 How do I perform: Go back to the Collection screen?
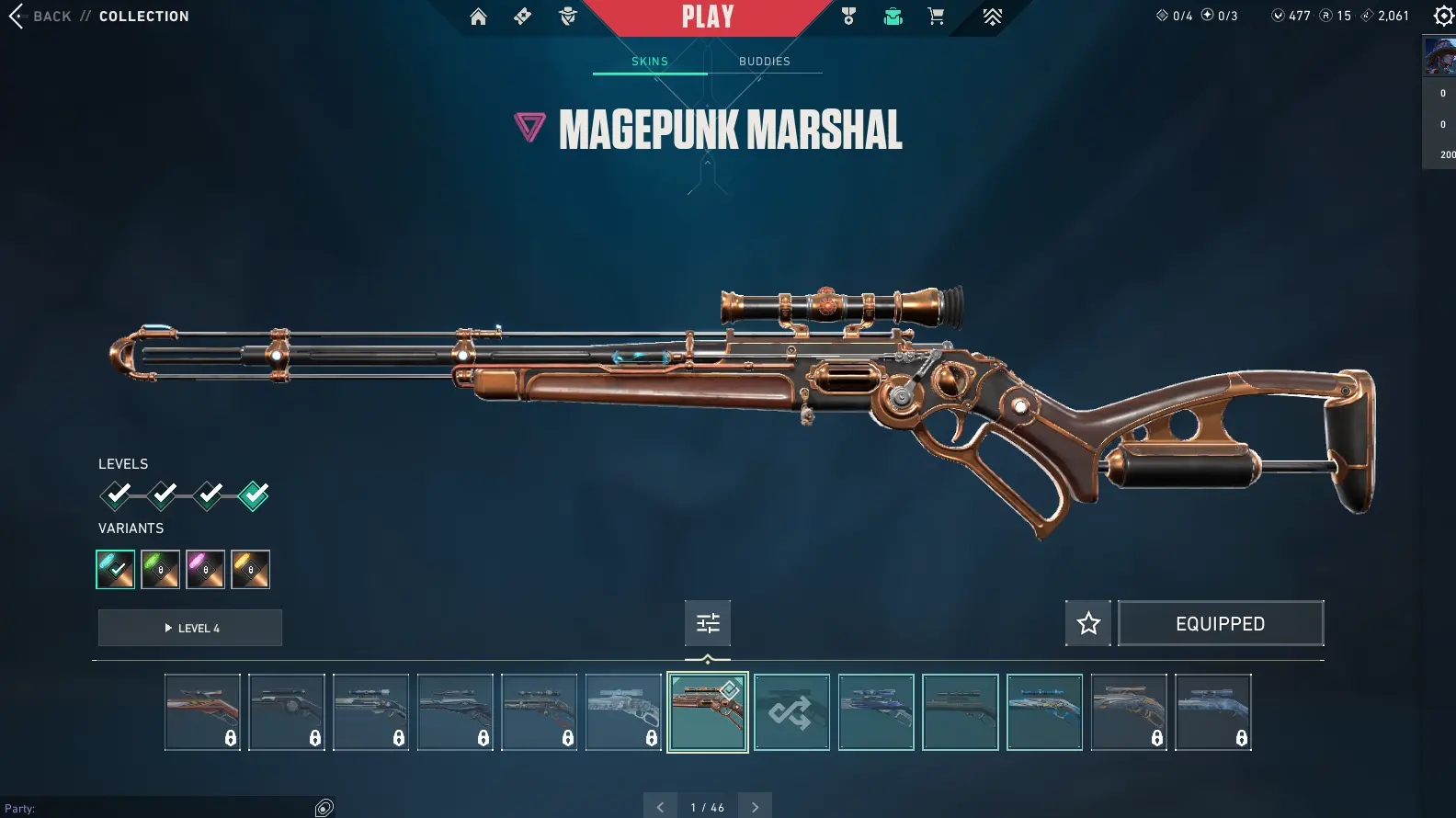click(x=40, y=17)
